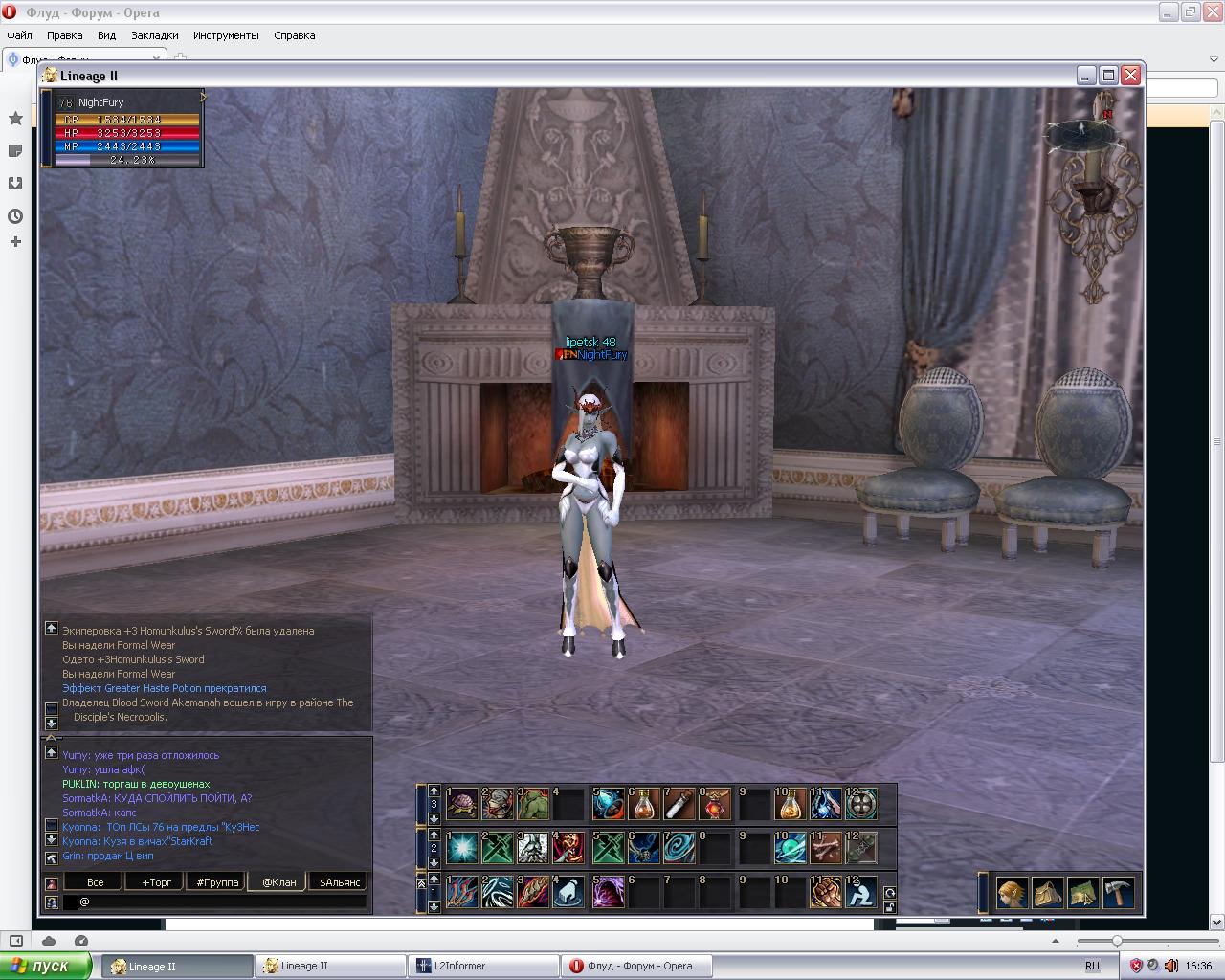Open the map scroll icon
Screen dimensions: 1225x980
(x=1082, y=893)
